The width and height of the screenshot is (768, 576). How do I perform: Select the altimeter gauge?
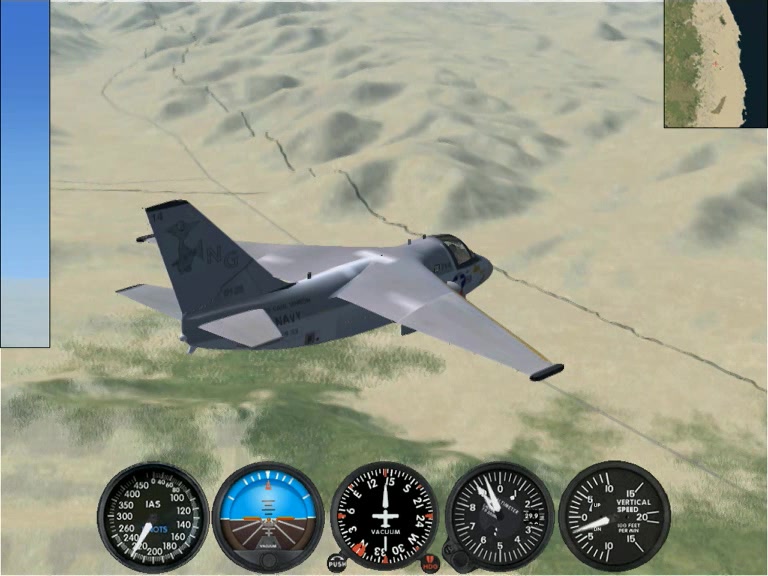499,516
